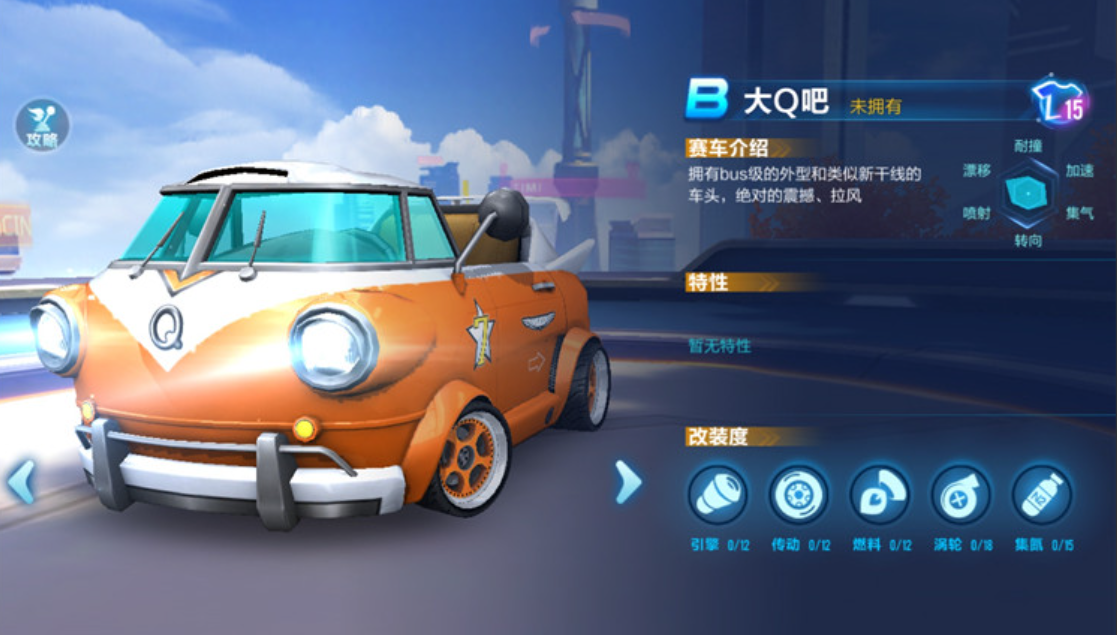Show the next car with right arrow
Viewport: 1117px width, 635px height.
(627, 482)
